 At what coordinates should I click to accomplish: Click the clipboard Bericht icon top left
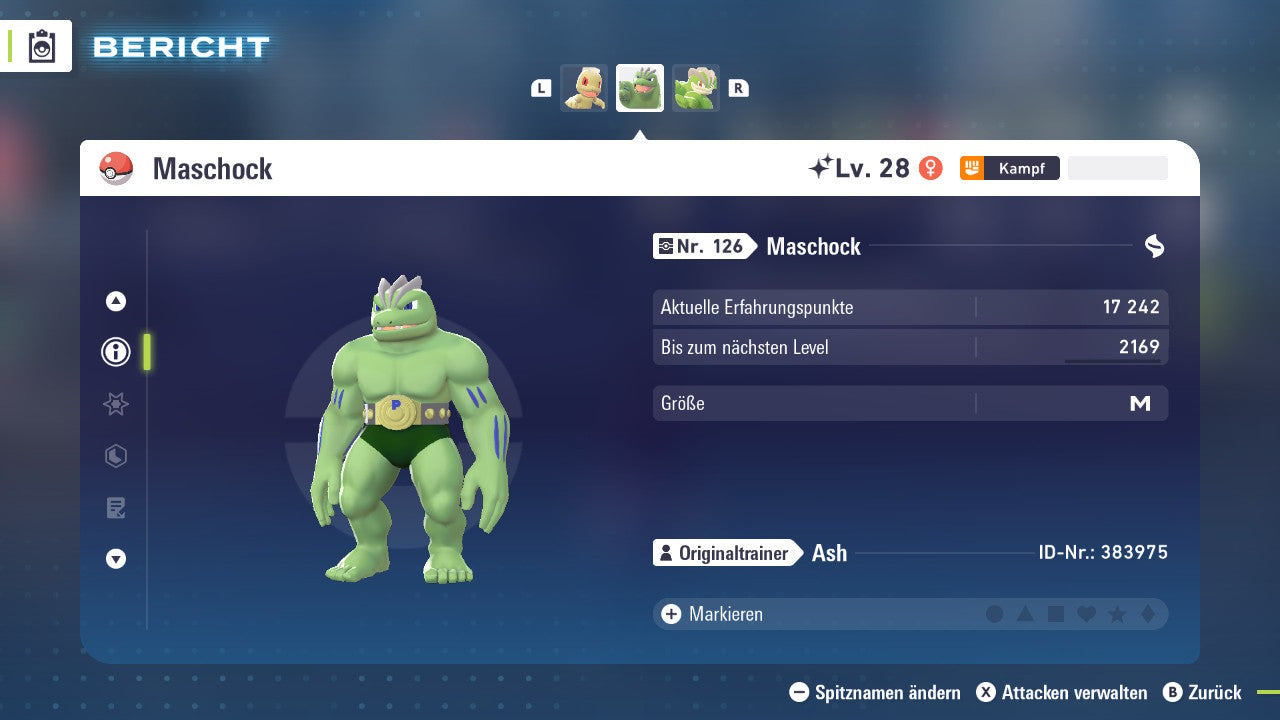click(x=41, y=46)
